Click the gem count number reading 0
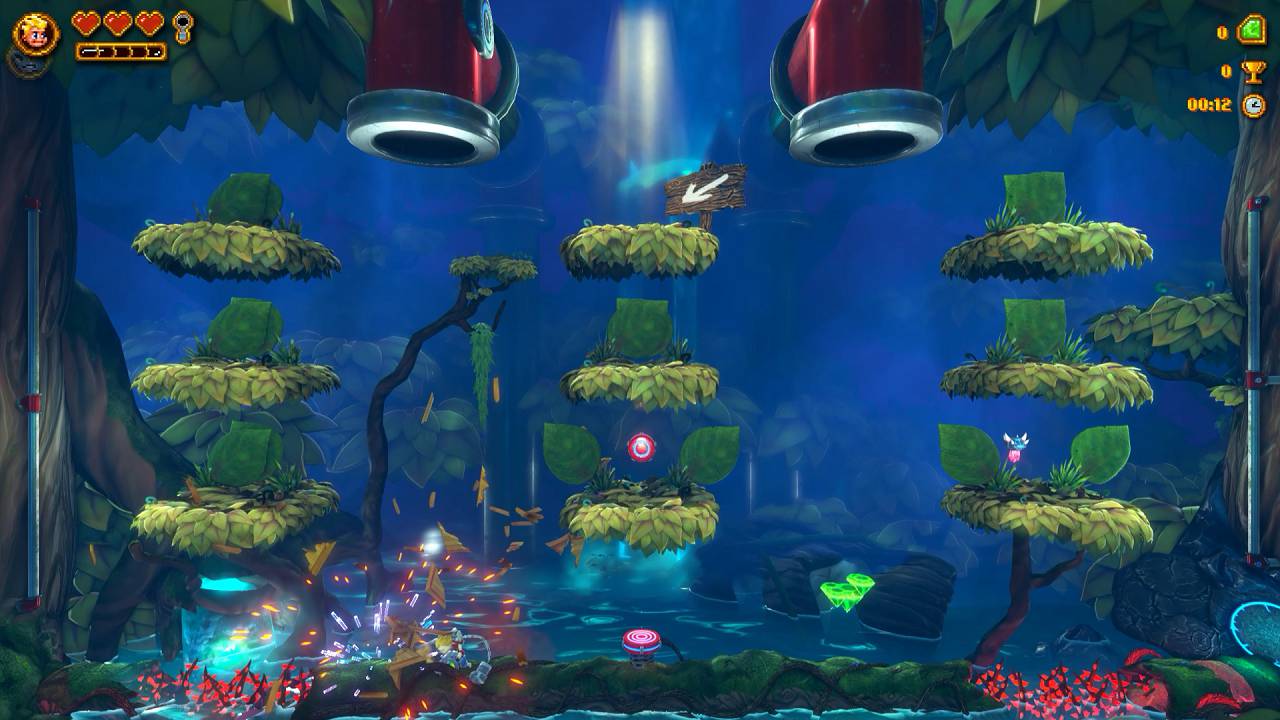Screen dimensions: 1280x720 [1222, 32]
